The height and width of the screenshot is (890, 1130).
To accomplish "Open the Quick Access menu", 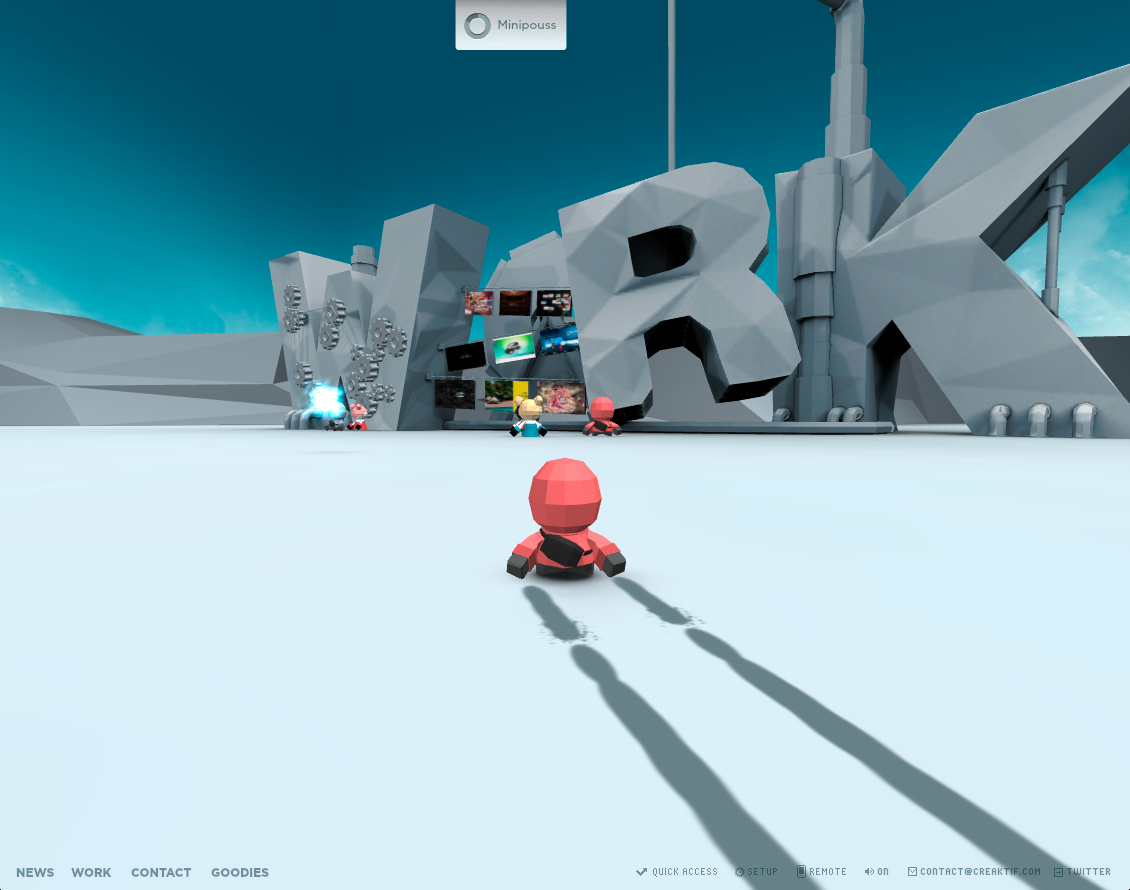I will [677, 872].
